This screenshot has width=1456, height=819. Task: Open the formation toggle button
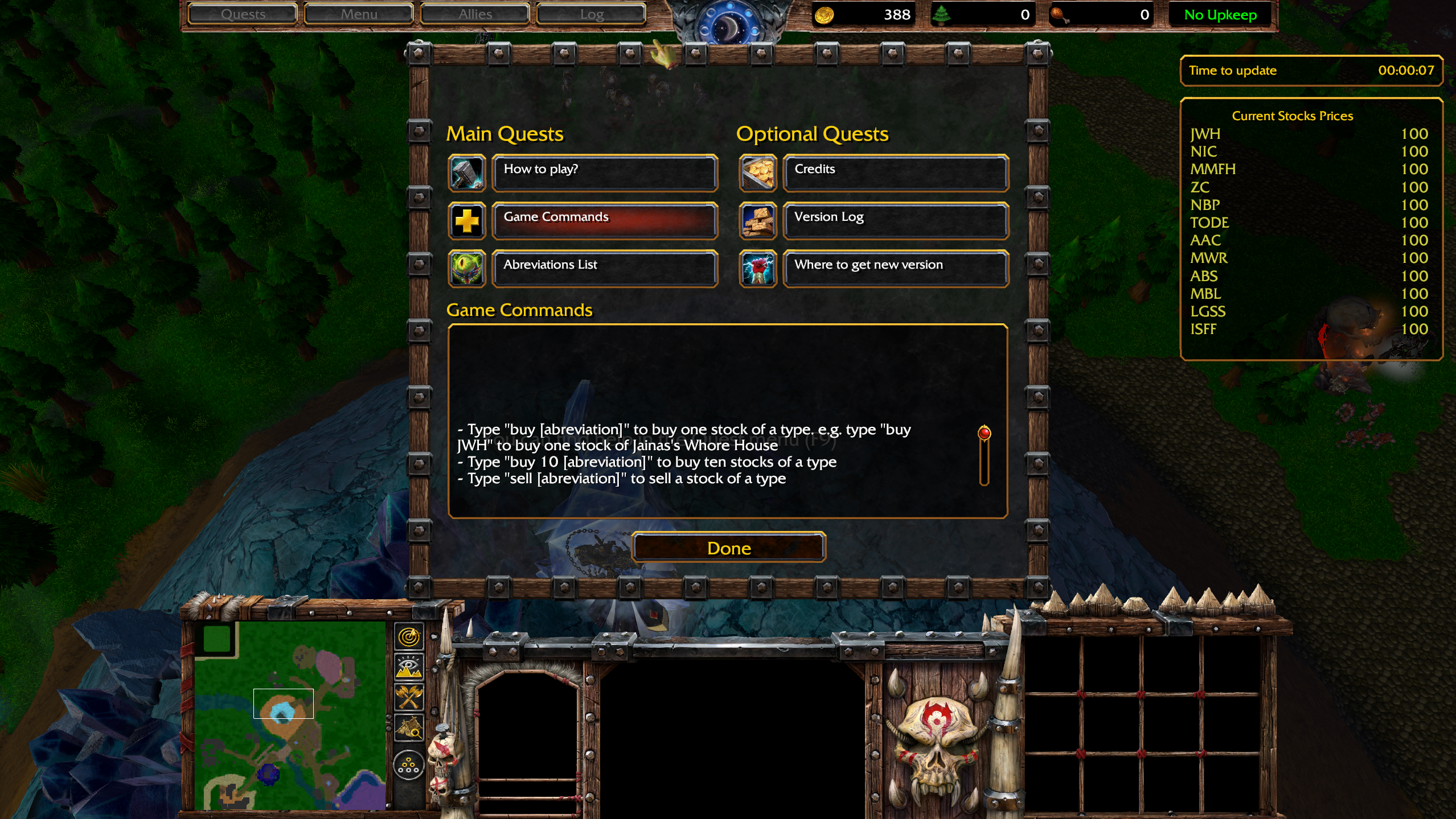click(x=409, y=765)
